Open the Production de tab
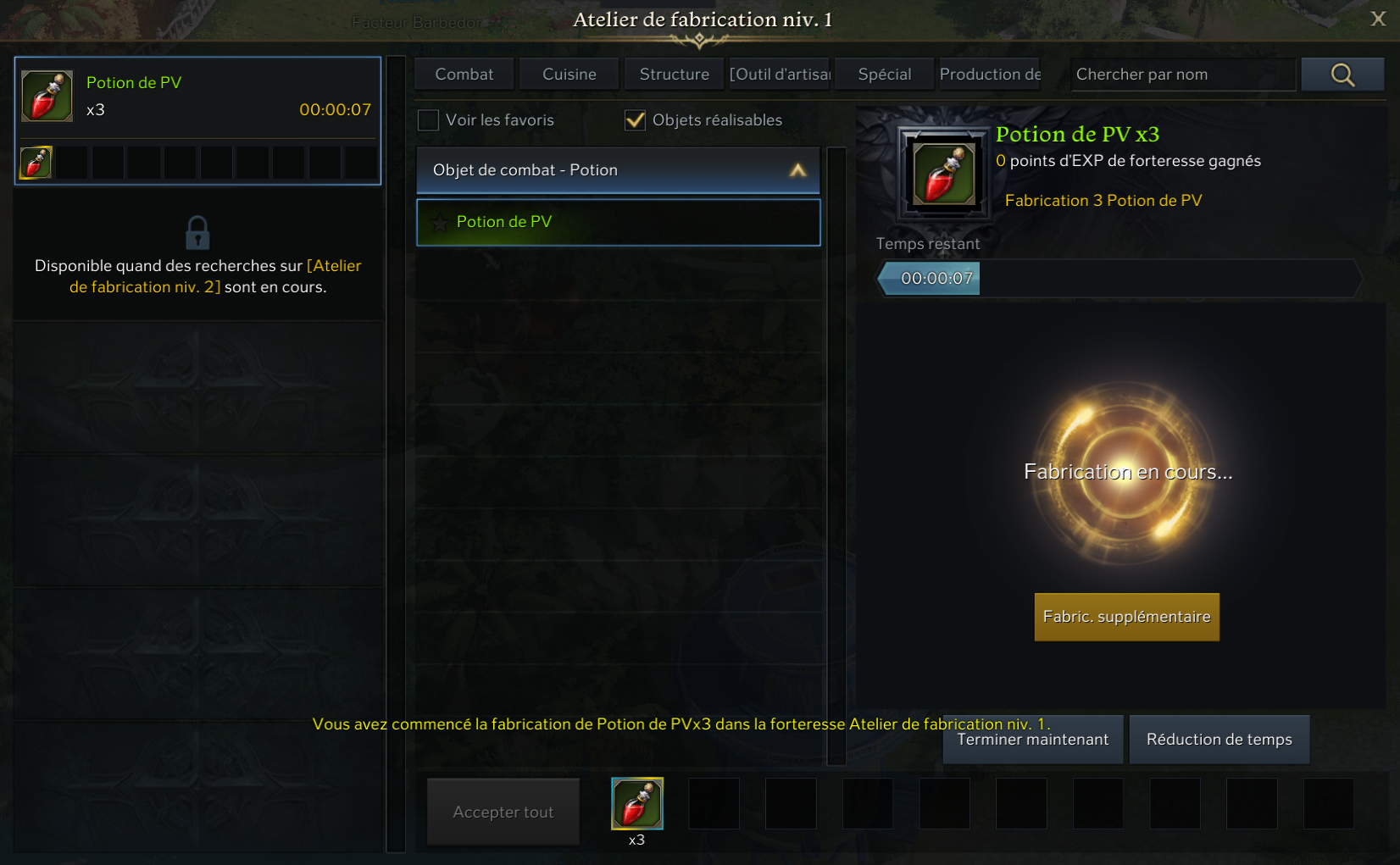The height and width of the screenshot is (865, 1400). tap(990, 75)
